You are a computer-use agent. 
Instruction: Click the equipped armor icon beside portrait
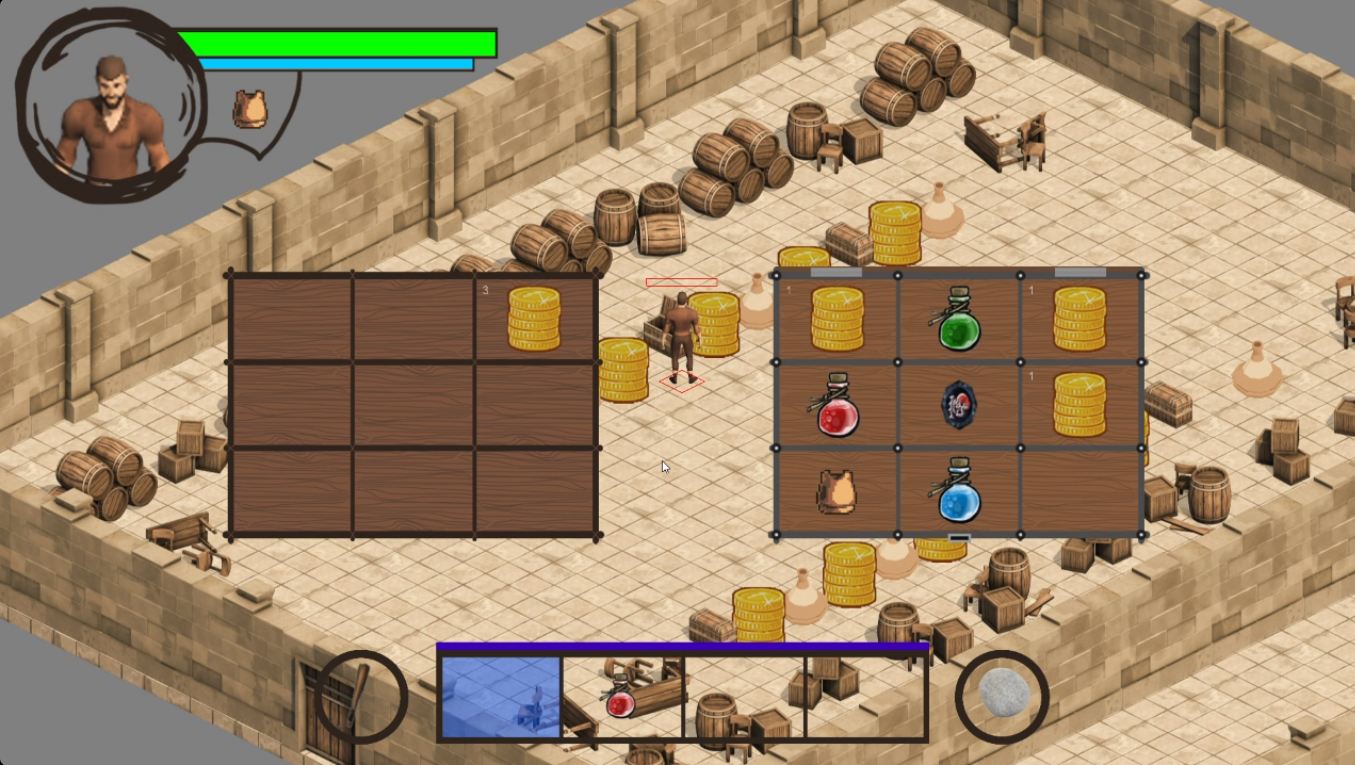click(x=250, y=109)
